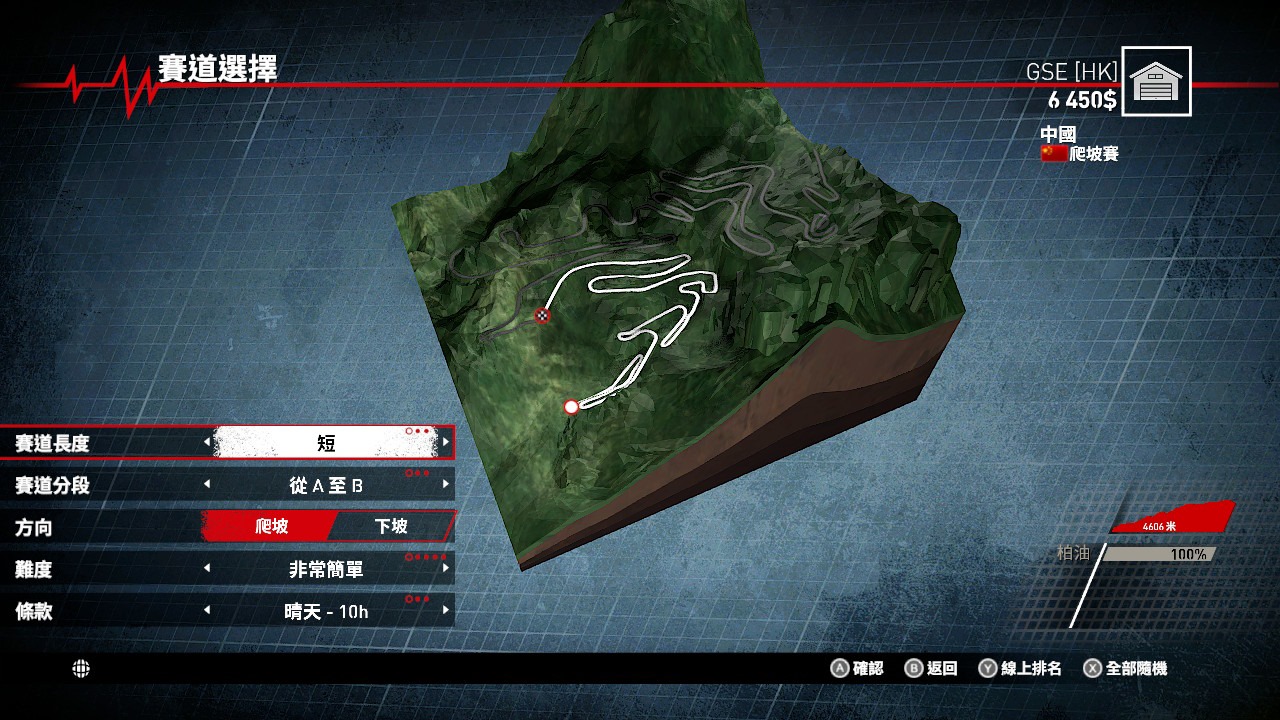Randomize all settings with 全部隨機
Image resolution: width=1280 pixels, height=720 pixels.
(x=1125, y=668)
